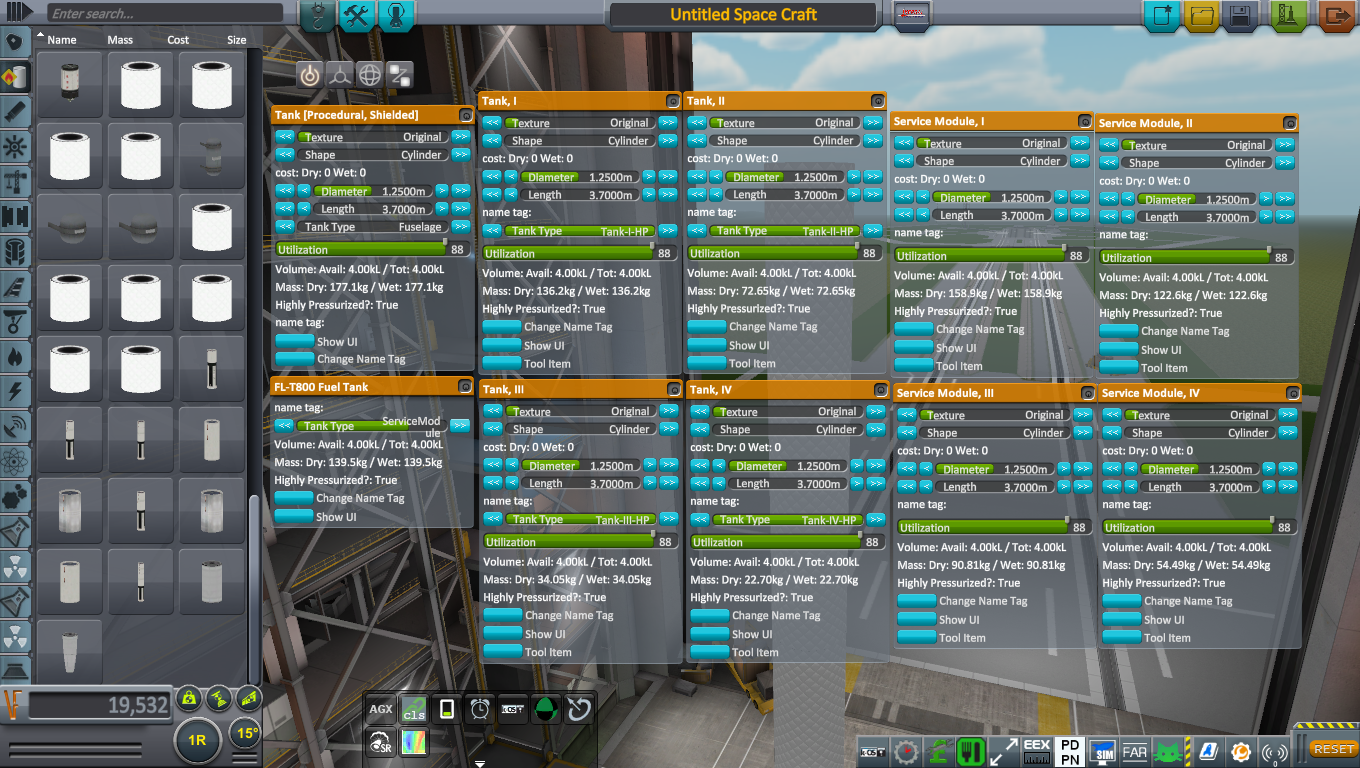
Task: Change Shape option in the Procedural Shielded tank
Action: 461,155
